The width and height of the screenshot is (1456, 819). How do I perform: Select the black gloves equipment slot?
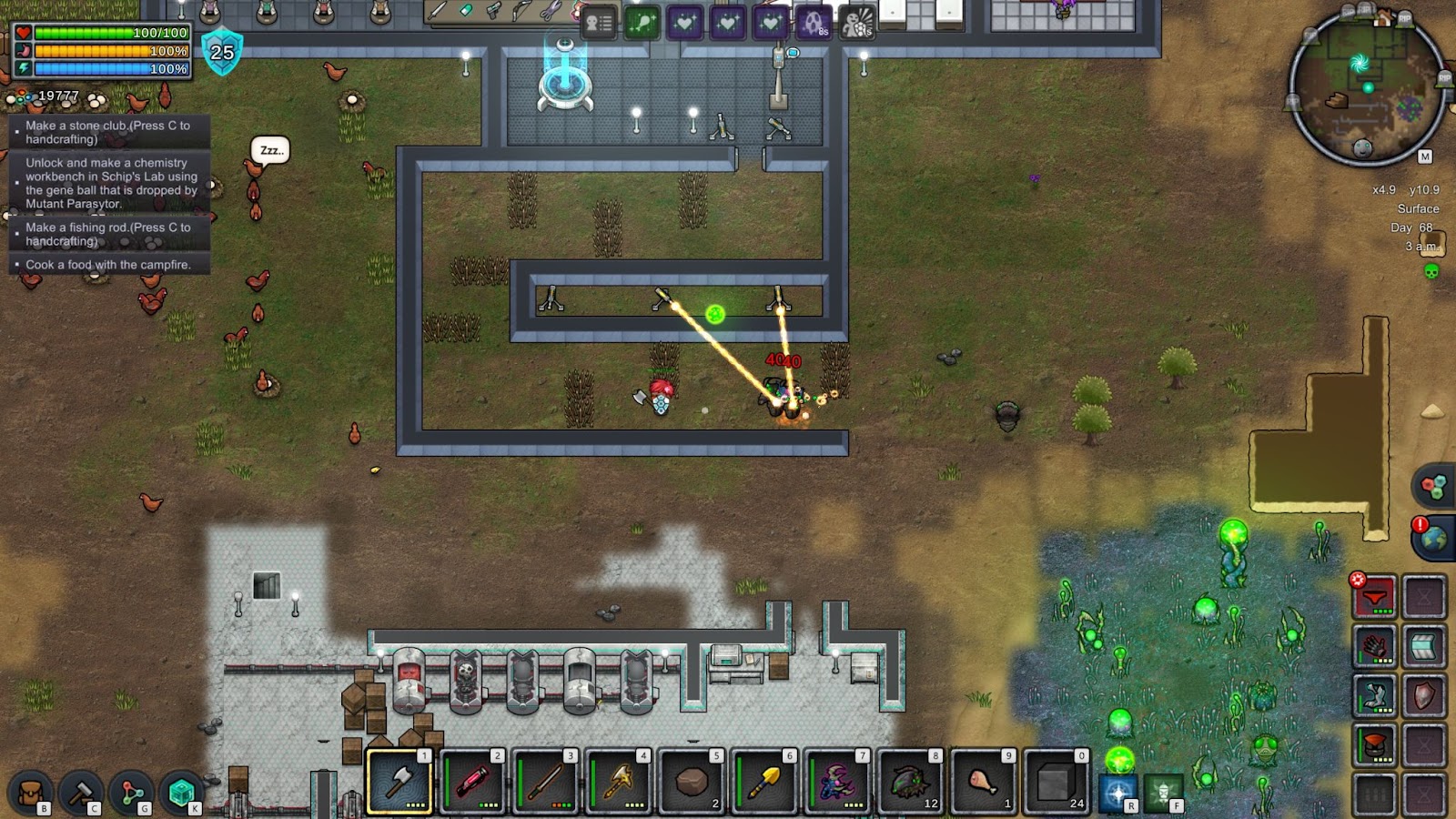pos(1374,647)
